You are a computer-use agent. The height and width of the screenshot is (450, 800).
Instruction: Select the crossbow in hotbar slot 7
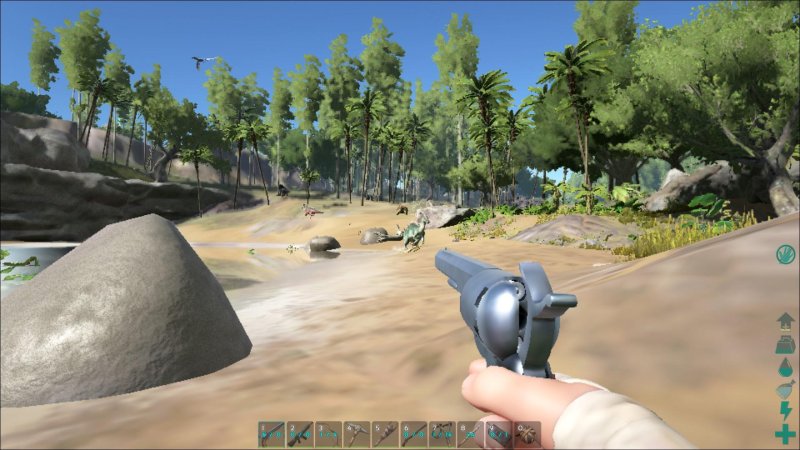(x=442, y=433)
